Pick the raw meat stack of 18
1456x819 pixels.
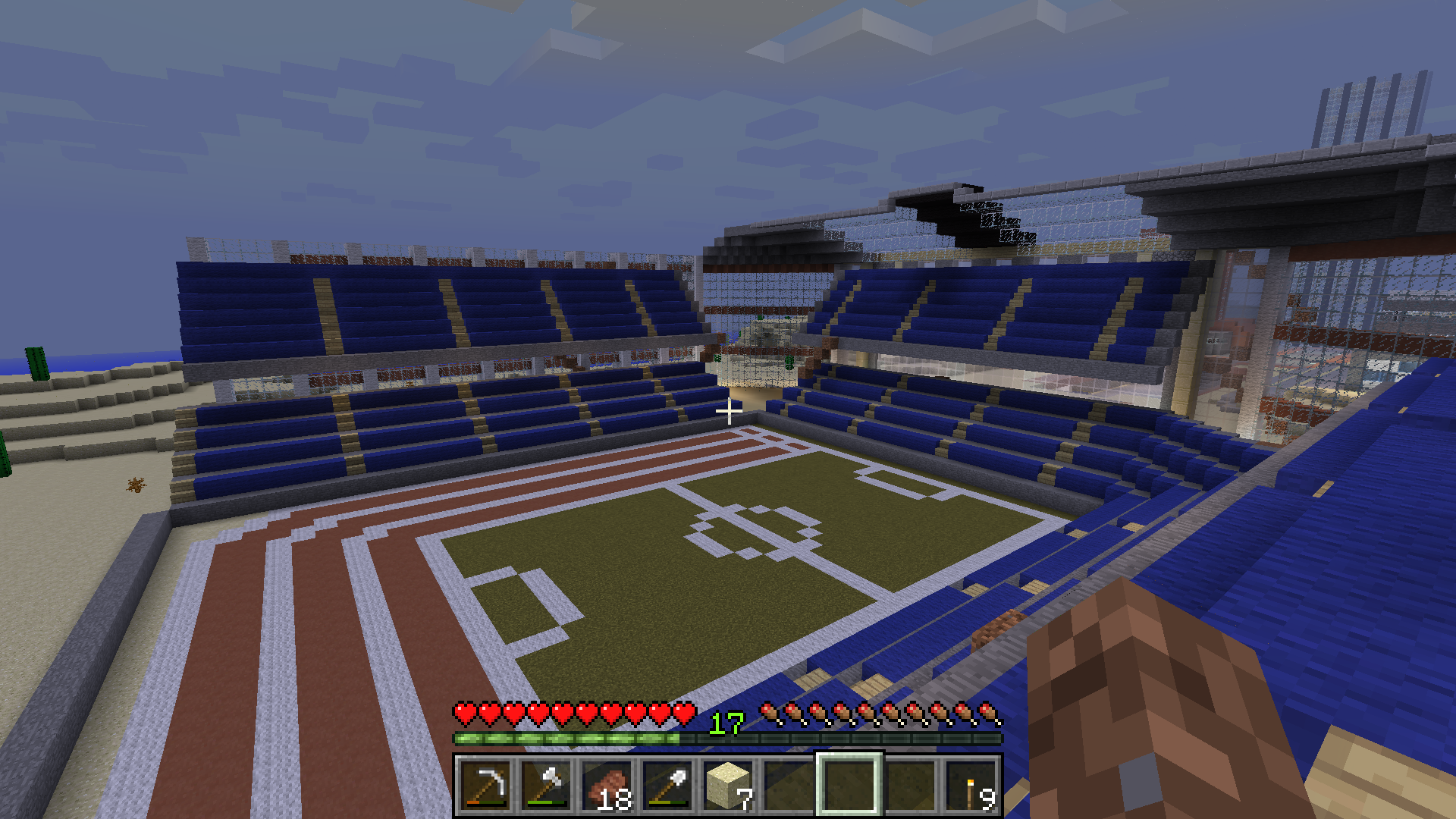tap(607, 786)
